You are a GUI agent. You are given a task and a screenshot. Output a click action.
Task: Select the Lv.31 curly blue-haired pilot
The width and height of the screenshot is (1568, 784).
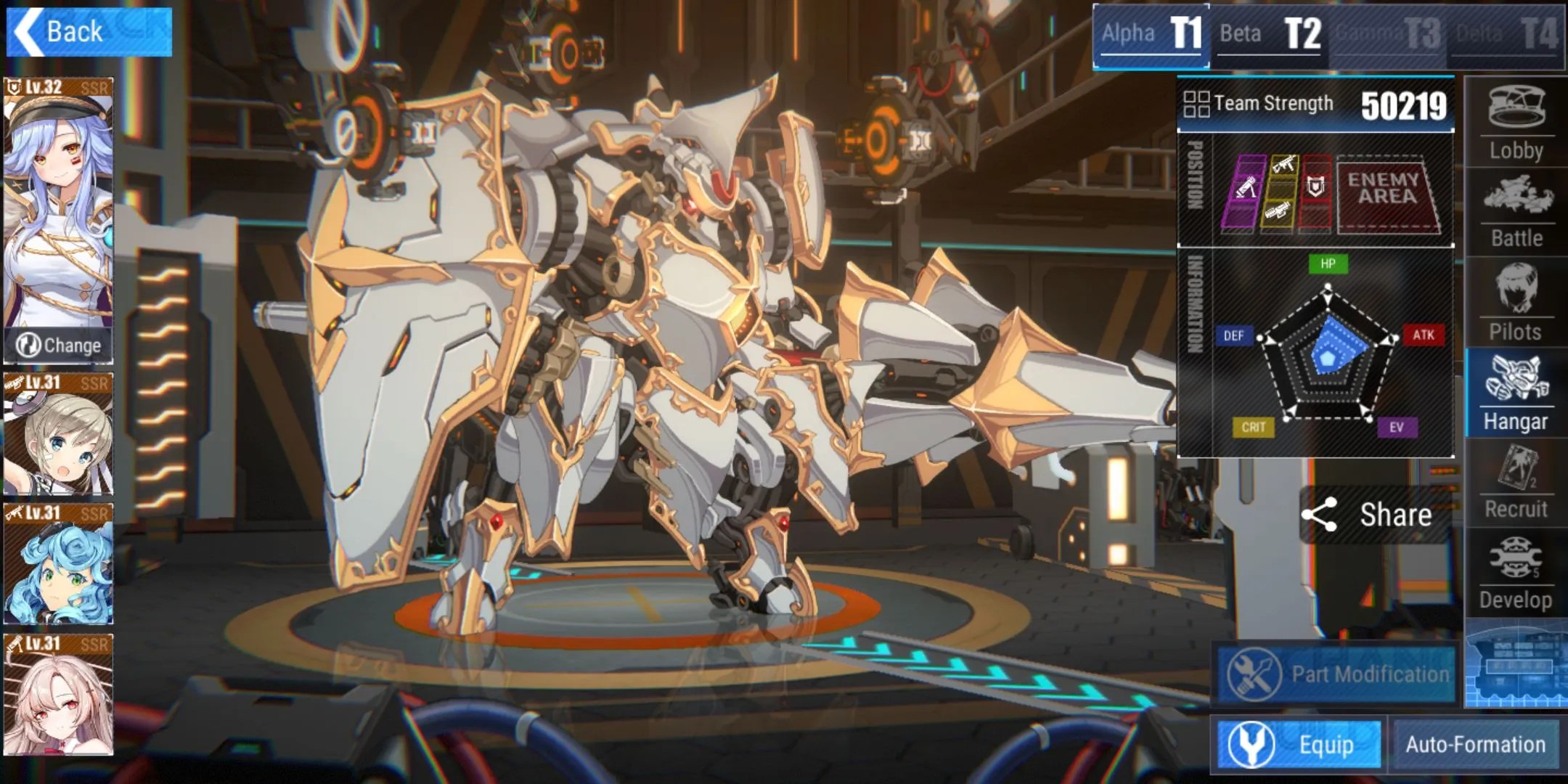(x=58, y=564)
